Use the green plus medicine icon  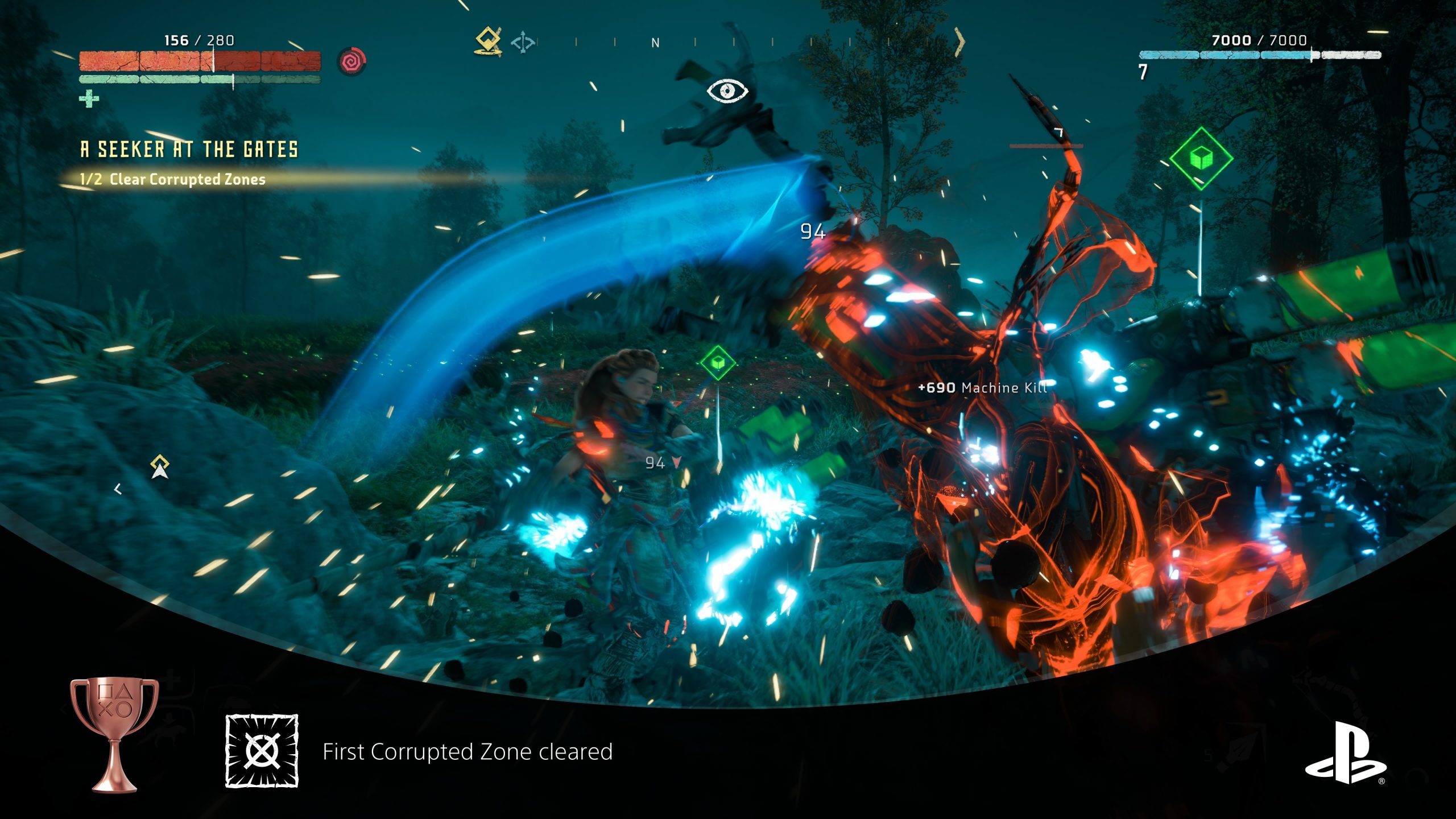tap(89, 99)
